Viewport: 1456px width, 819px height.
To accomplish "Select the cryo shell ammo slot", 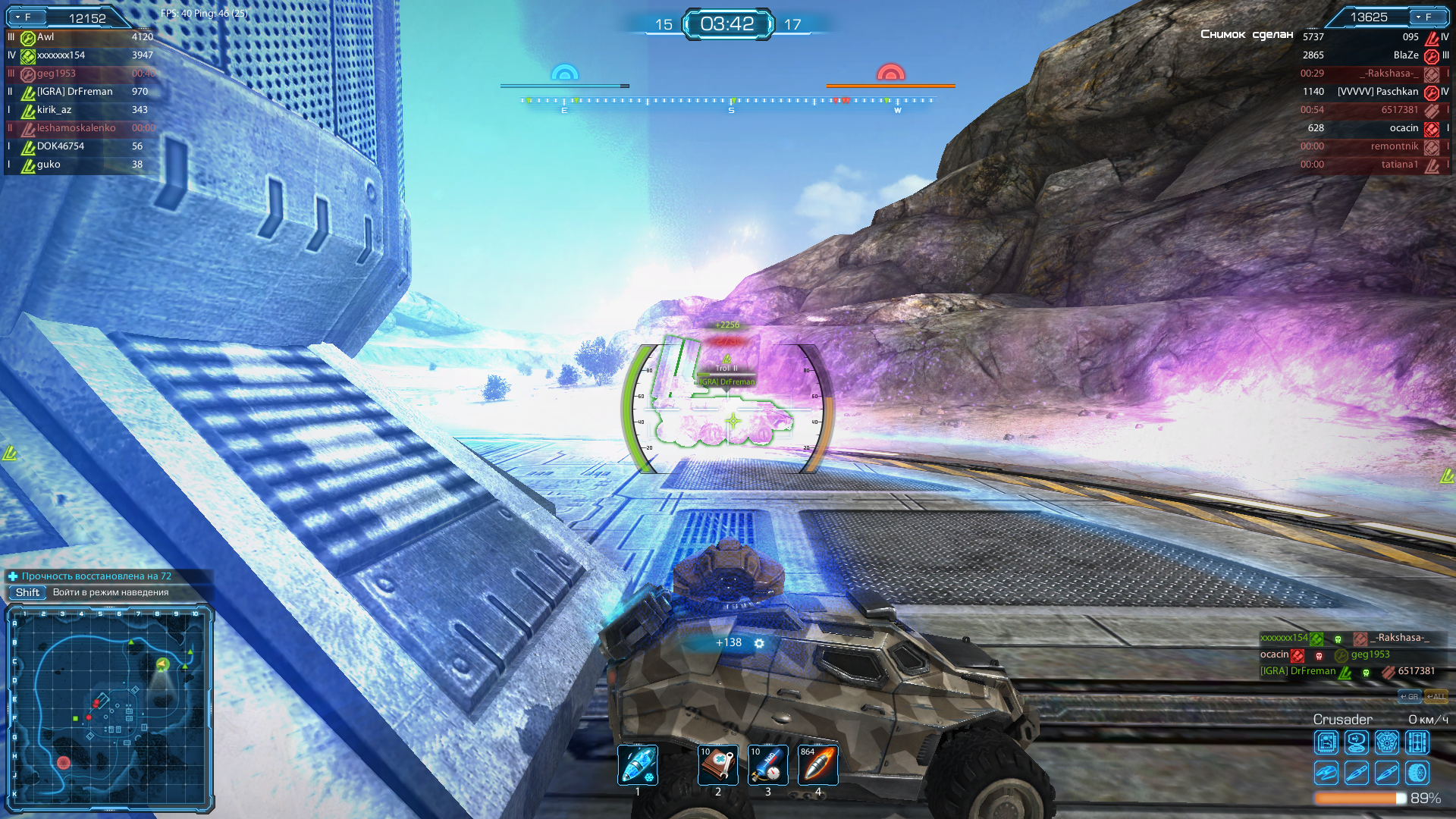I will 638,764.
